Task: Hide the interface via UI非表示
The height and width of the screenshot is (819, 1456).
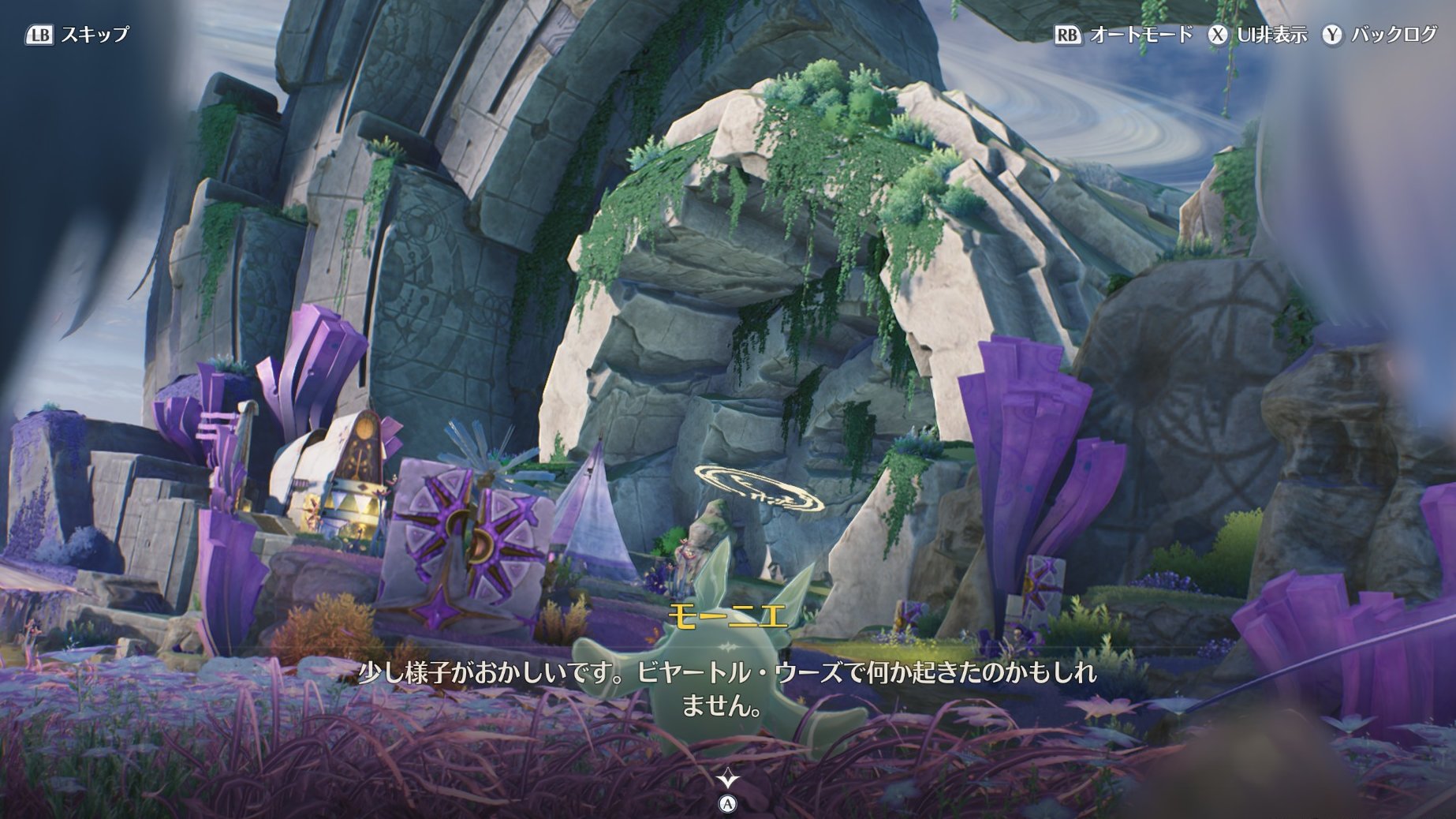Action: coord(1259,35)
